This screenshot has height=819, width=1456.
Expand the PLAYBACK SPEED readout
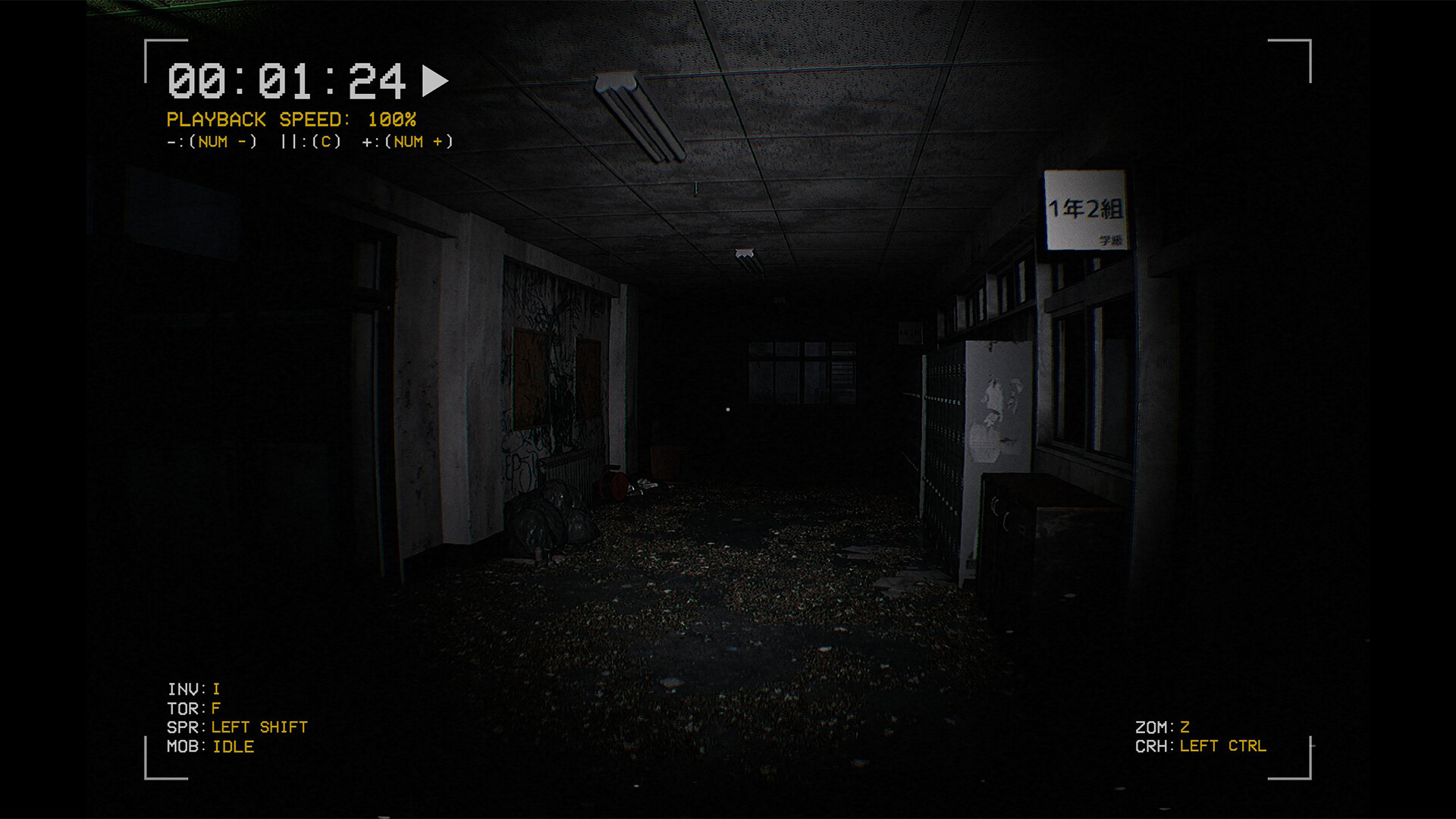coord(258,119)
